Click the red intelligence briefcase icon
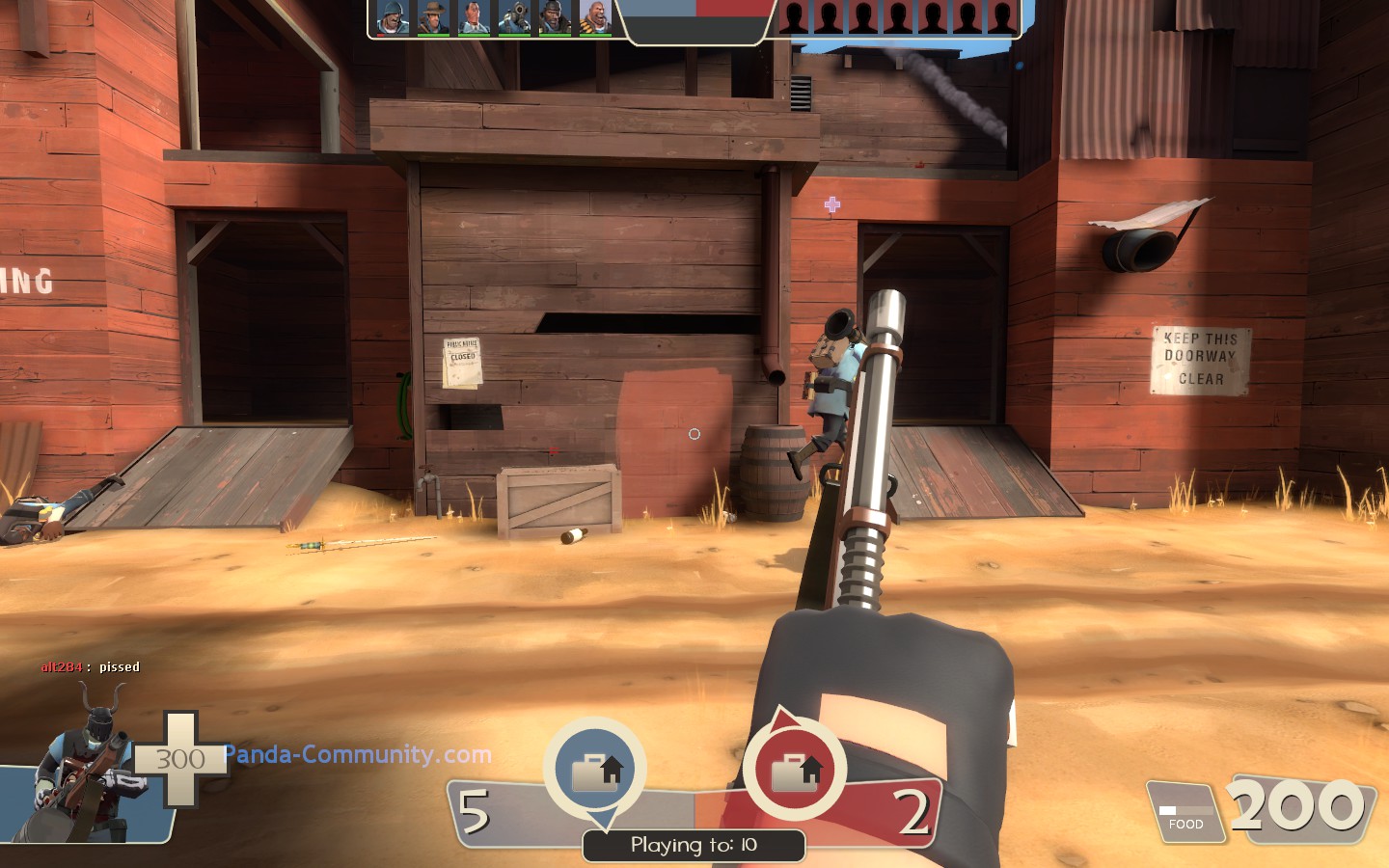This screenshot has width=1389, height=868. tap(795, 771)
